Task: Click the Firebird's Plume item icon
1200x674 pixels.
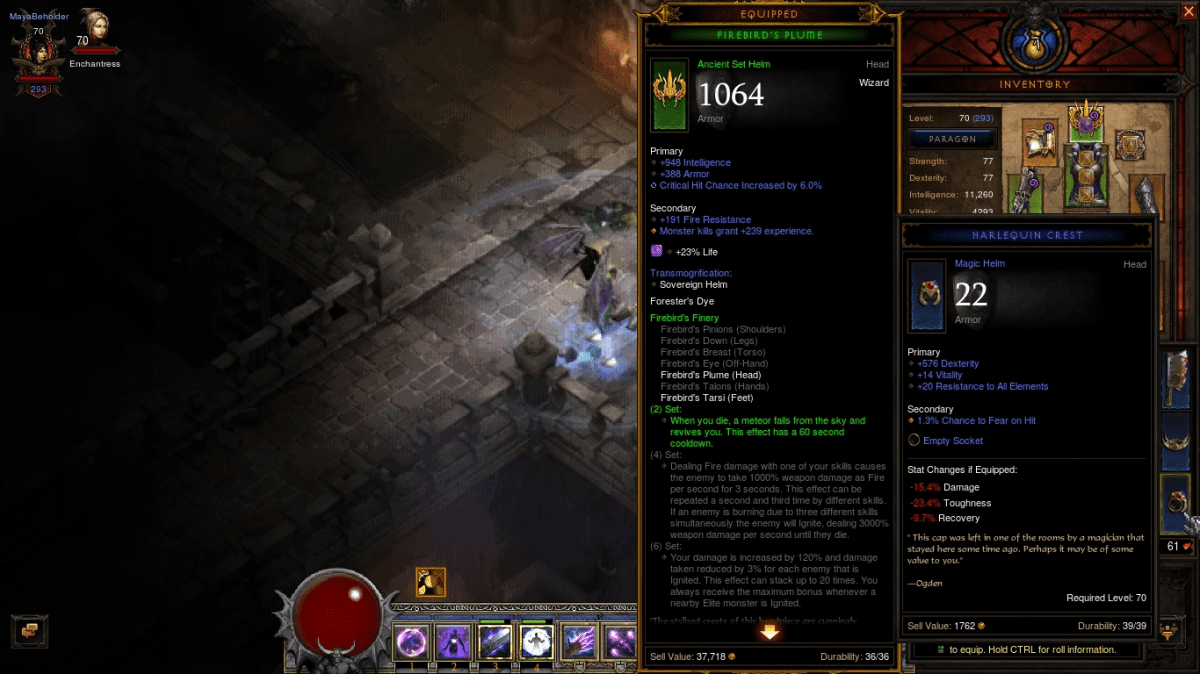Action: coord(669,94)
